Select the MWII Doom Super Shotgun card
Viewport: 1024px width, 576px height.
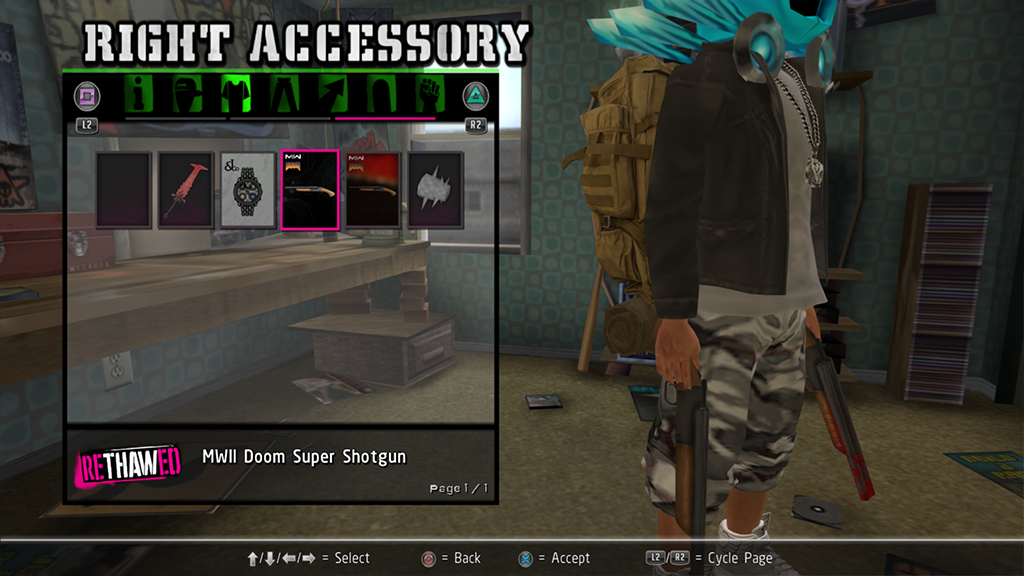tap(310, 190)
